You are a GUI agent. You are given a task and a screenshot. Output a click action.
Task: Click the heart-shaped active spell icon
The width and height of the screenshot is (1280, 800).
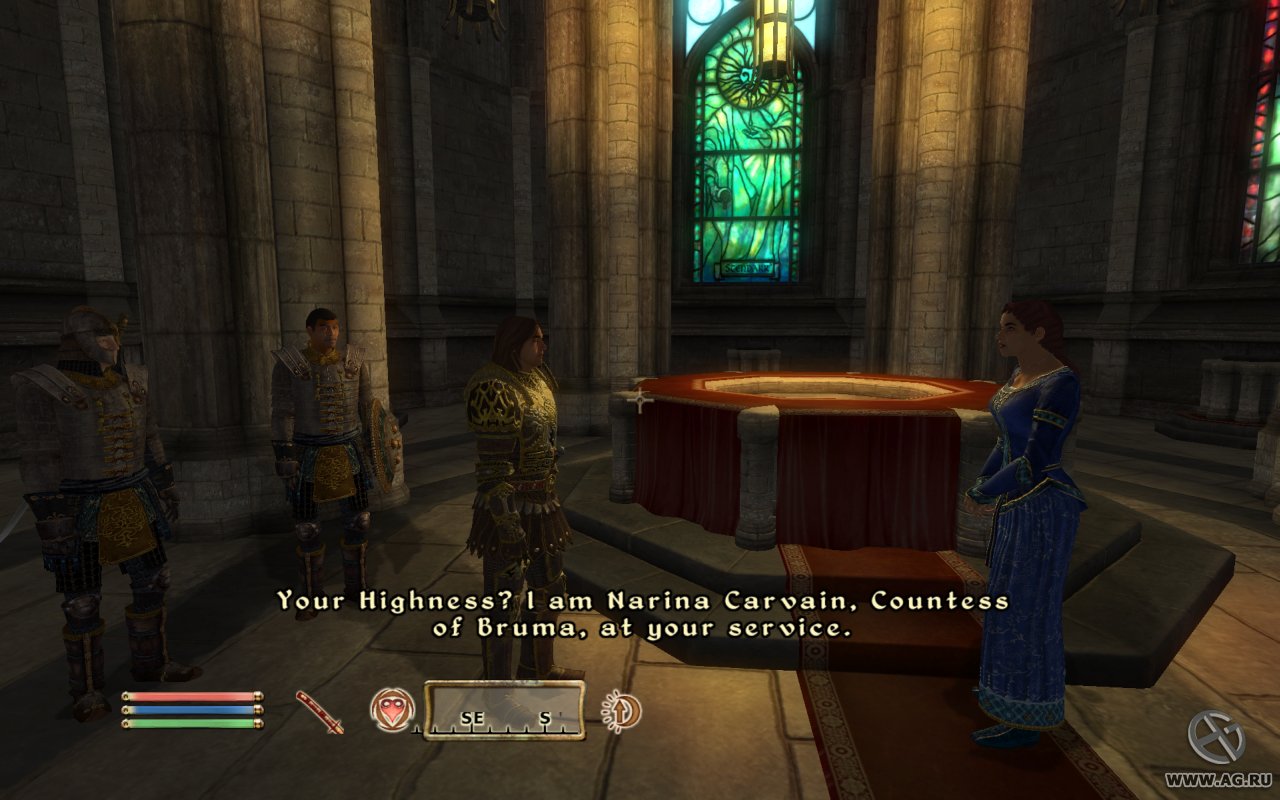coord(392,710)
